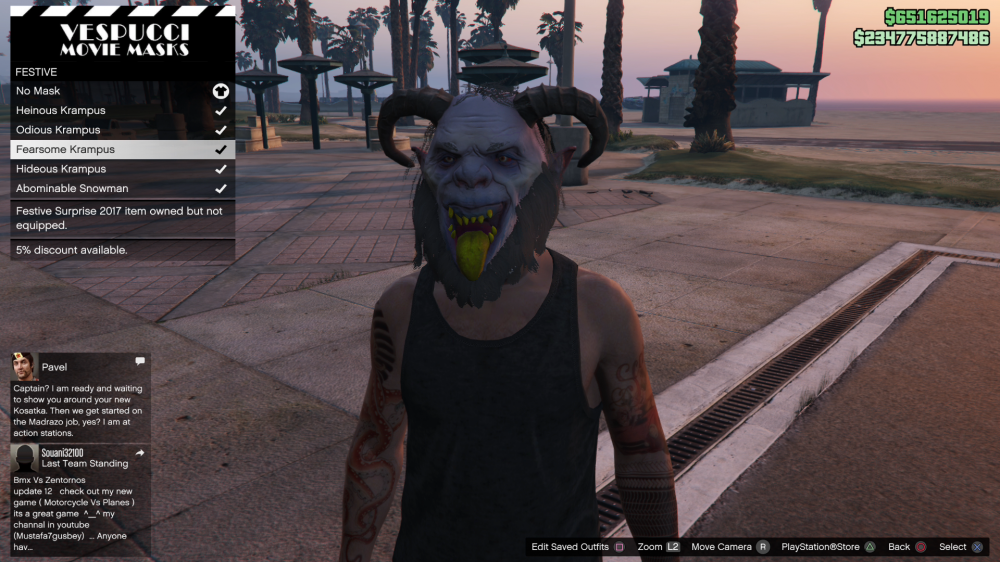Choose the Heinous Krampus mask

122,111
